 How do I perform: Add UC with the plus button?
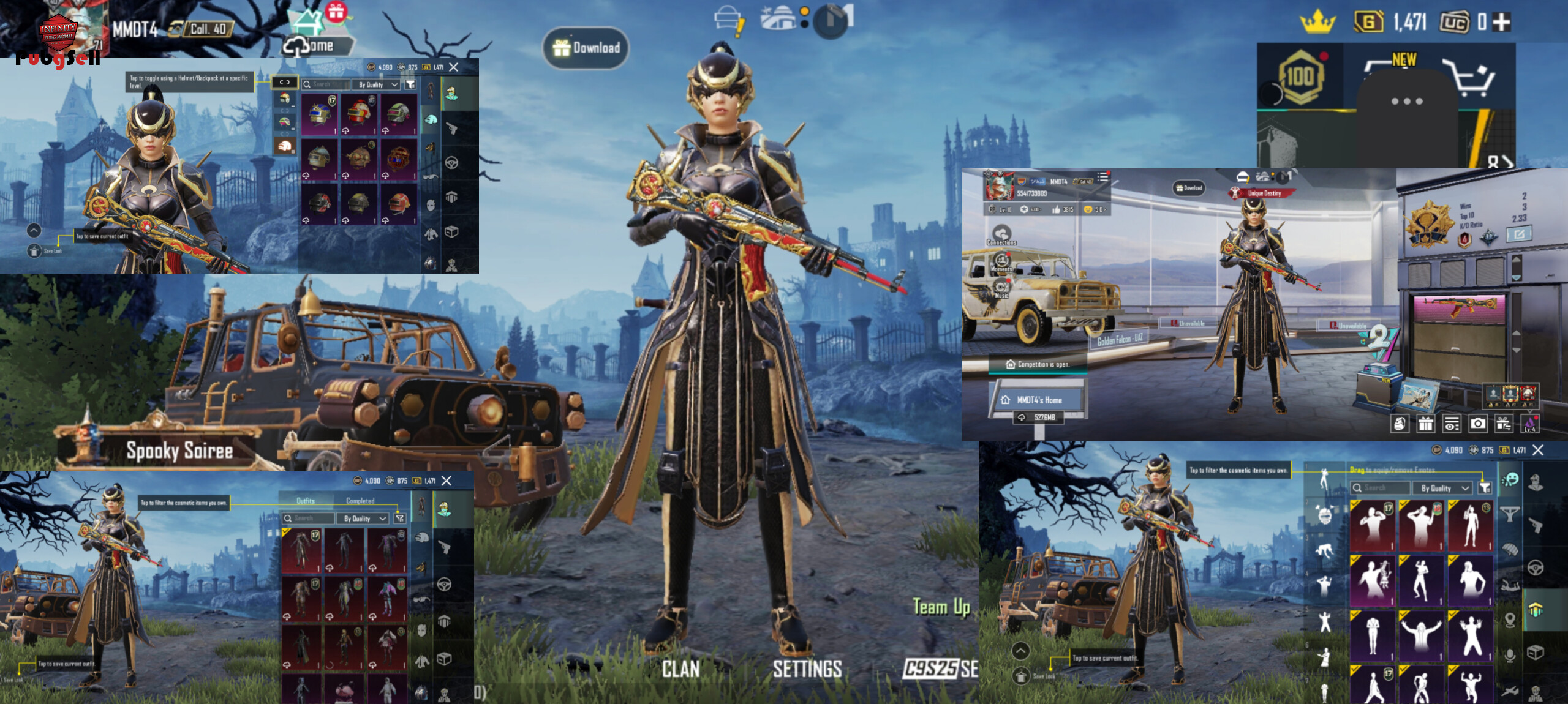pos(1501,23)
